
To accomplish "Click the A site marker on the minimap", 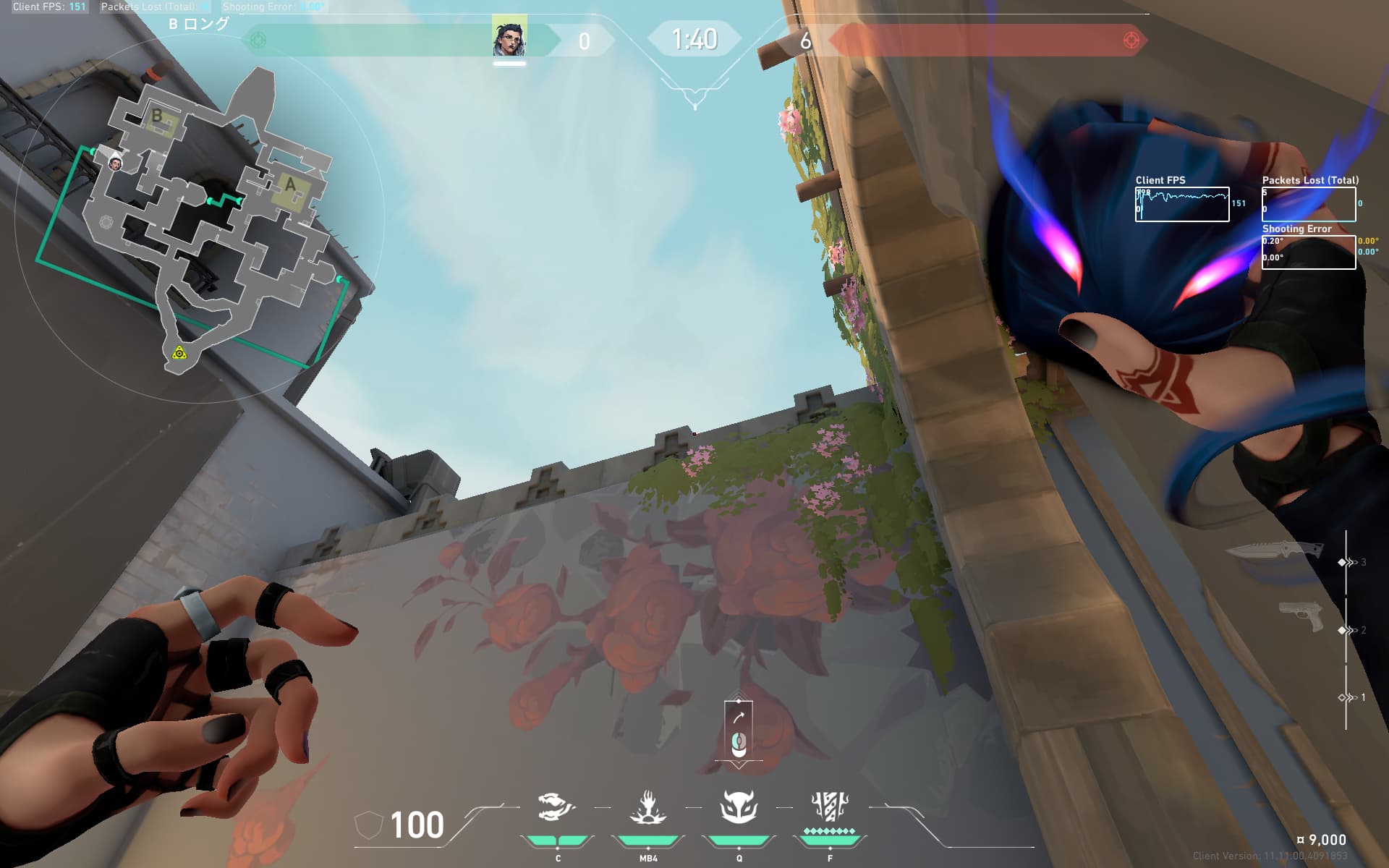I will click(291, 186).
